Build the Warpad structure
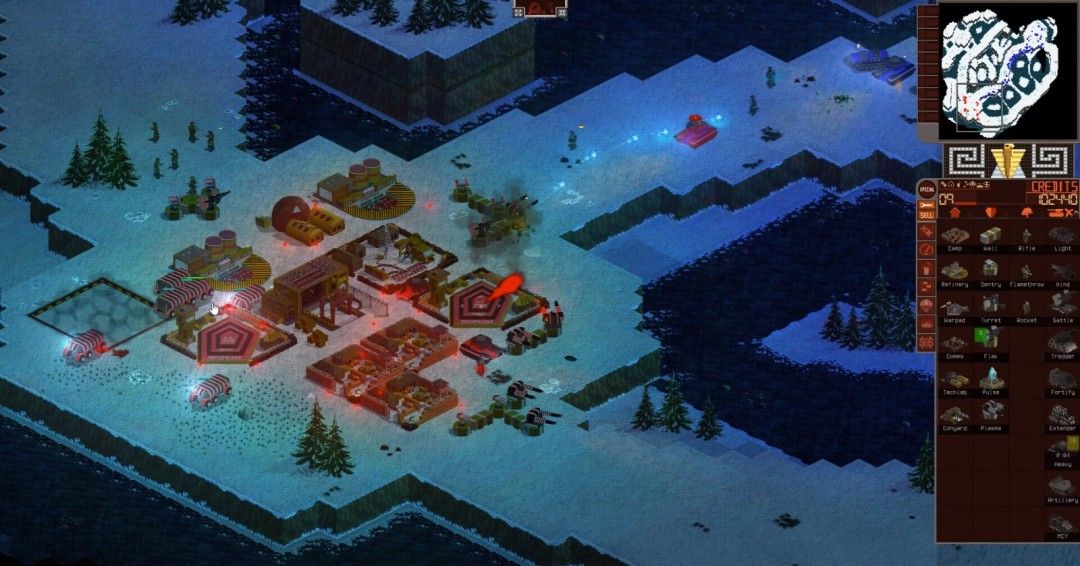This screenshot has height=566, width=1080. [x=954, y=308]
